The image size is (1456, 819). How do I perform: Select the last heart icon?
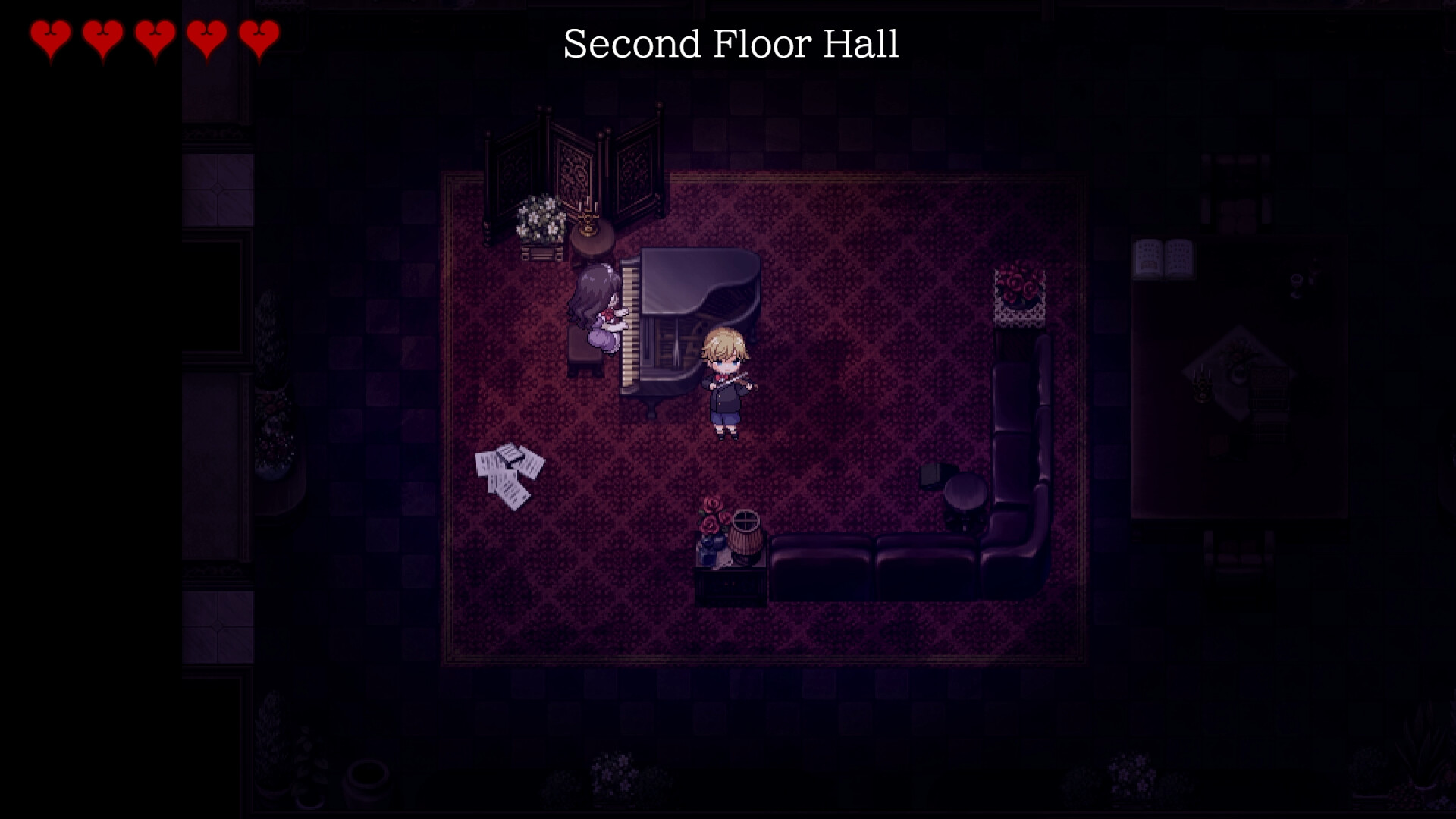(258, 36)
